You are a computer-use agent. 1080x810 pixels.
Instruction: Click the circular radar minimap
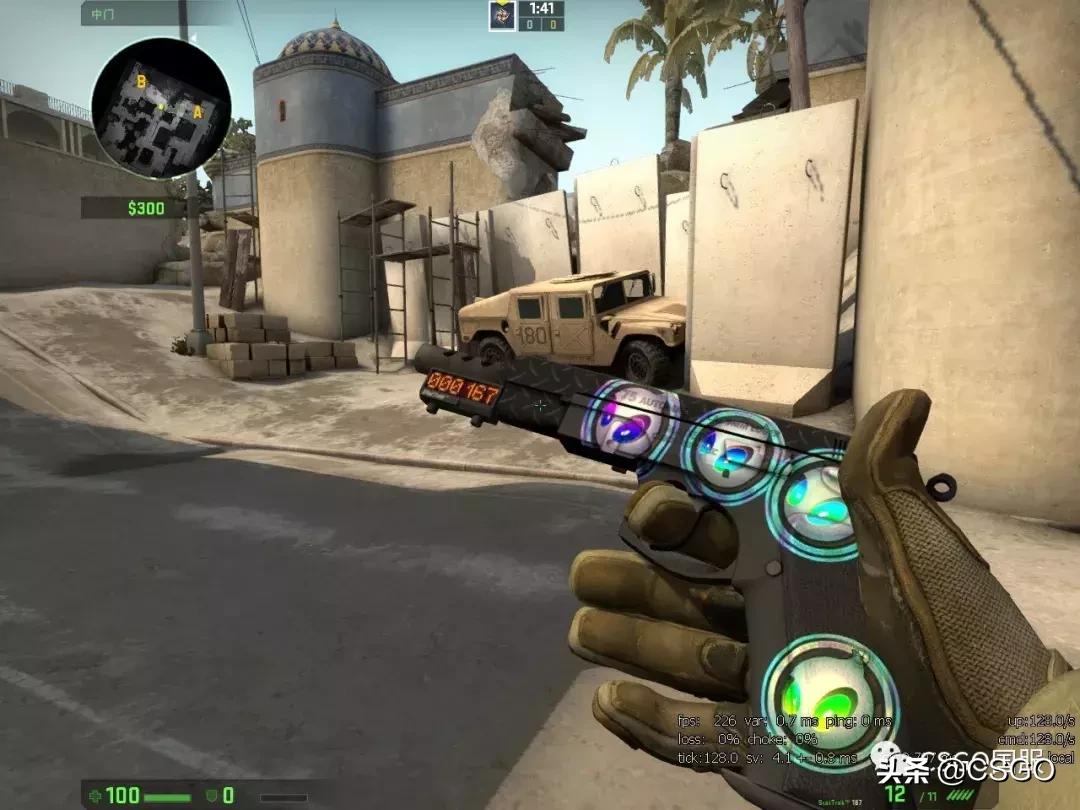point(161,108)
